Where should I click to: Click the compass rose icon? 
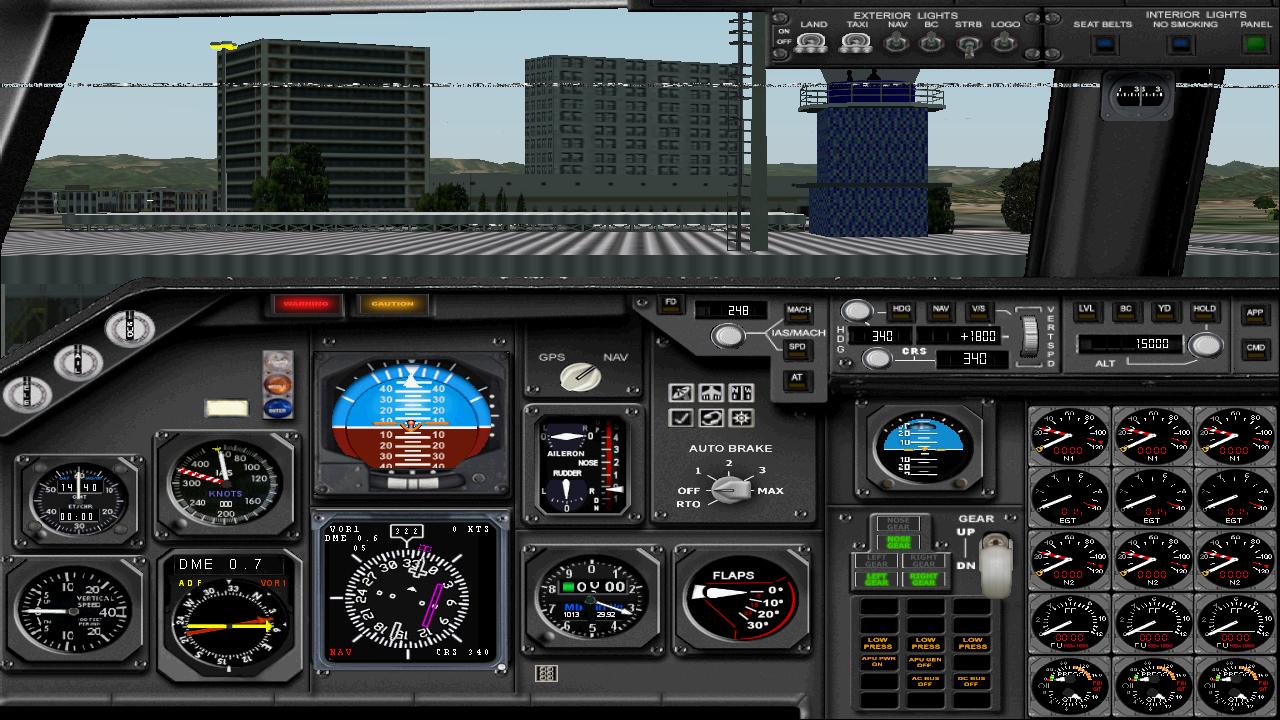(x=741, y=417)
